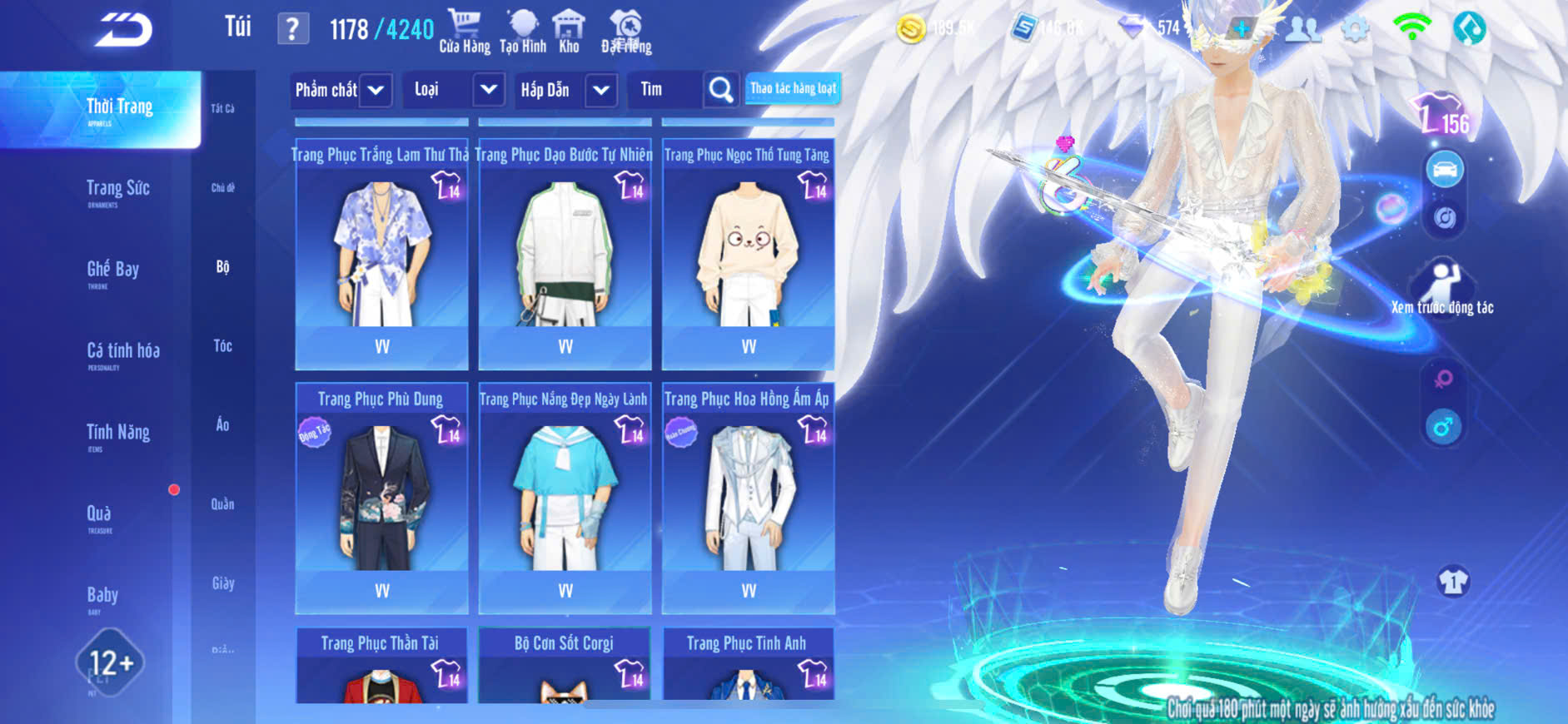Viewport: 1568px width, 724px height.
Task: Open the question mark help button
Action: pos(292,30)
